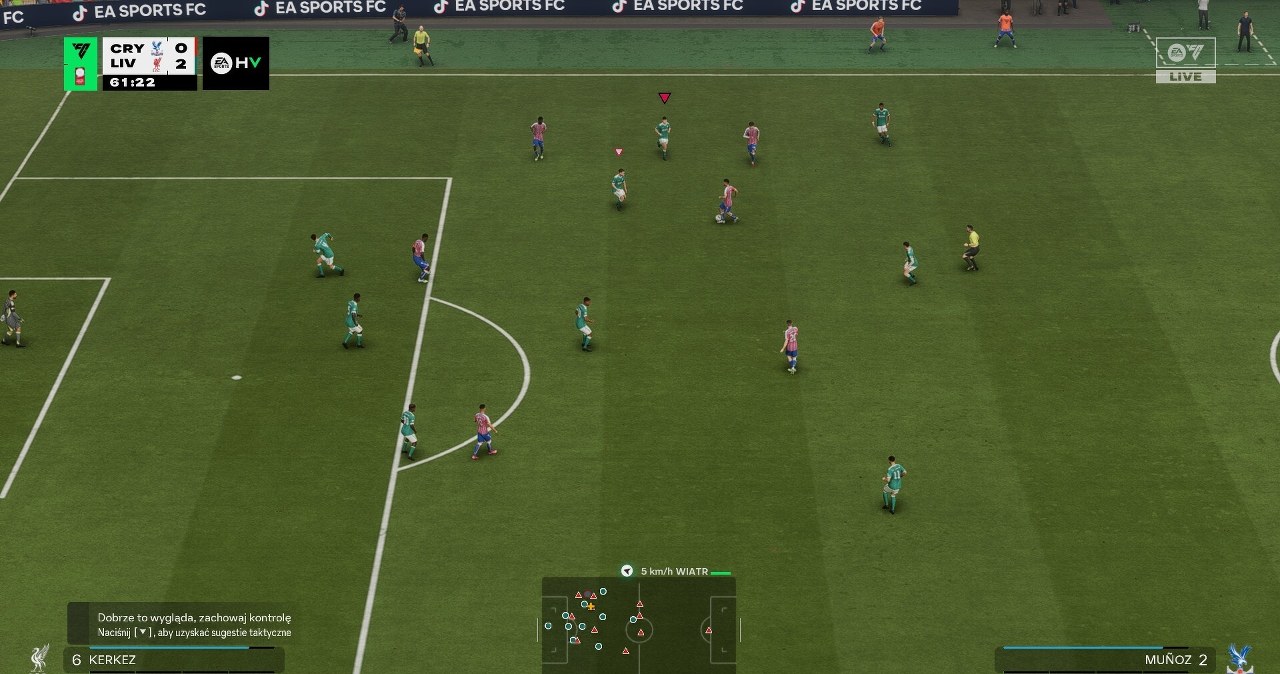This screenshot has width=1280, height=674.
Task: Click the EA HV broadcast logo
Action: click(x=235, y=63)
